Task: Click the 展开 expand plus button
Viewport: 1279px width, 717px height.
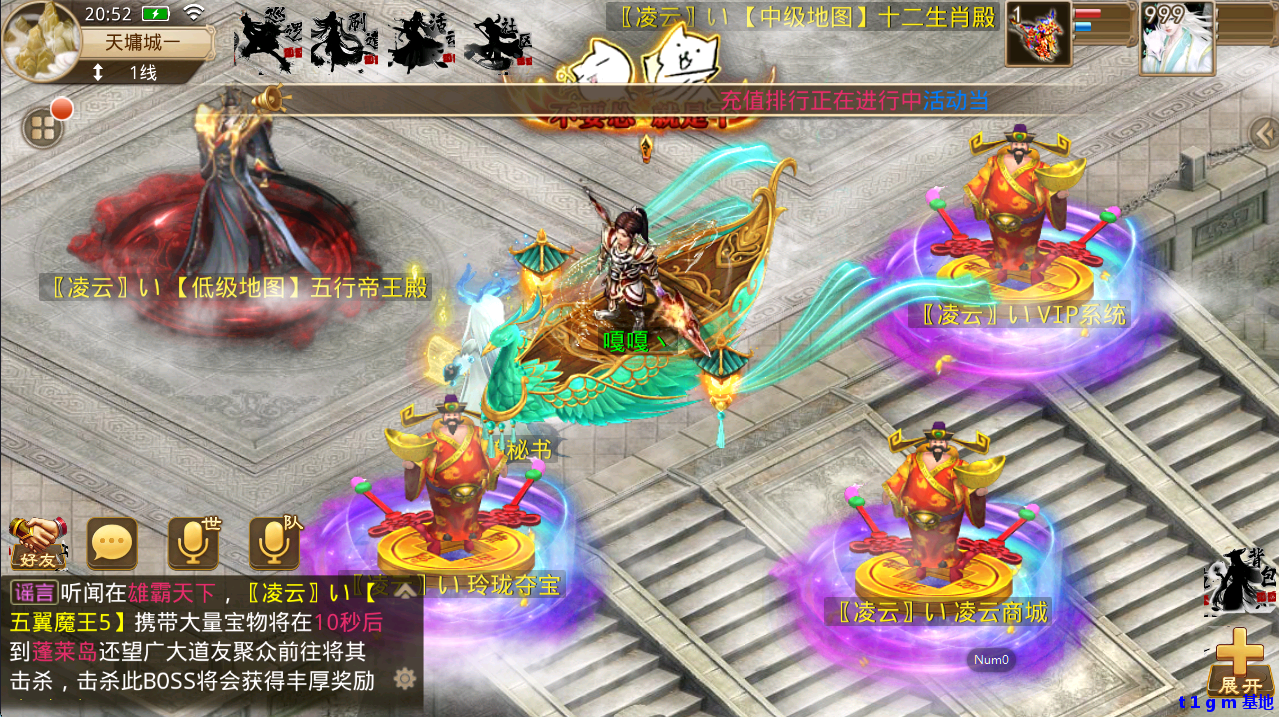Action: click(1240, 660)
